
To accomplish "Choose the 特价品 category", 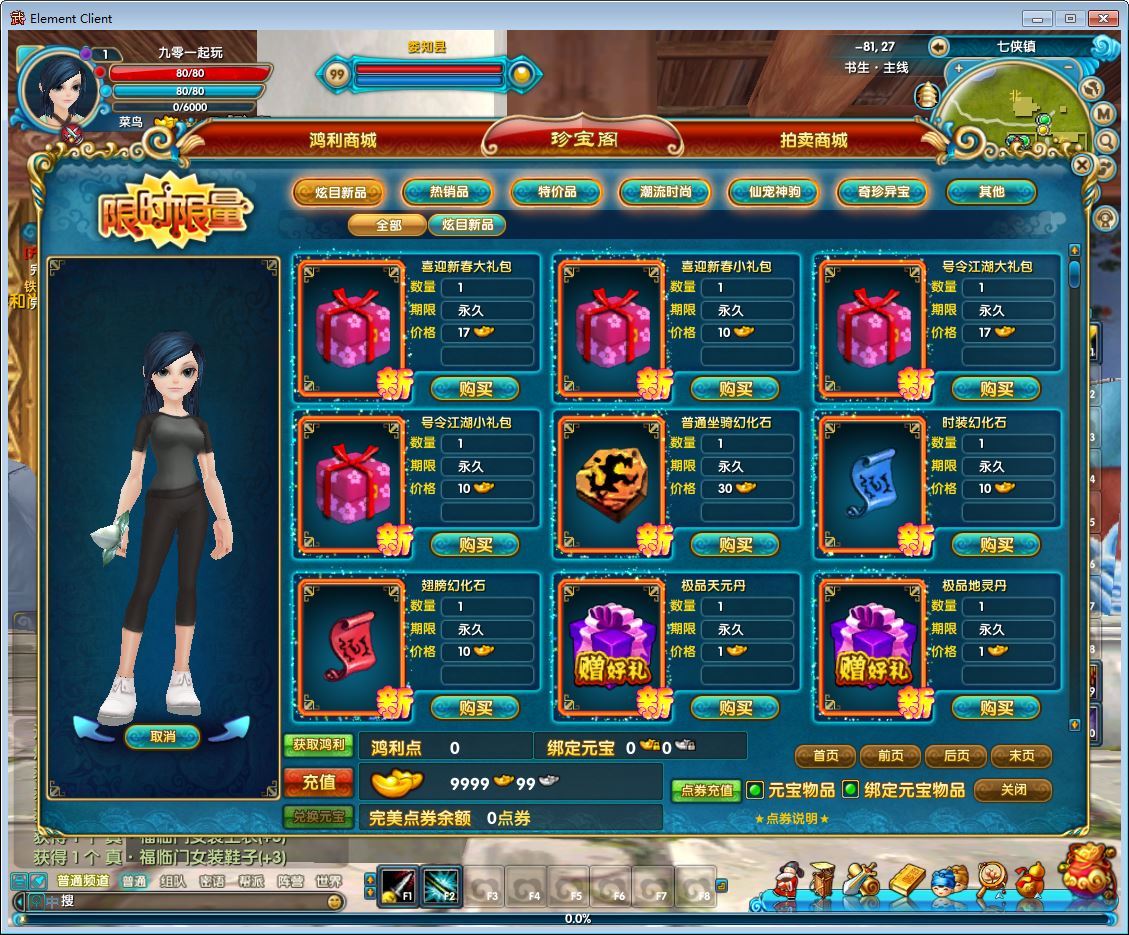I will pos(557,192).
